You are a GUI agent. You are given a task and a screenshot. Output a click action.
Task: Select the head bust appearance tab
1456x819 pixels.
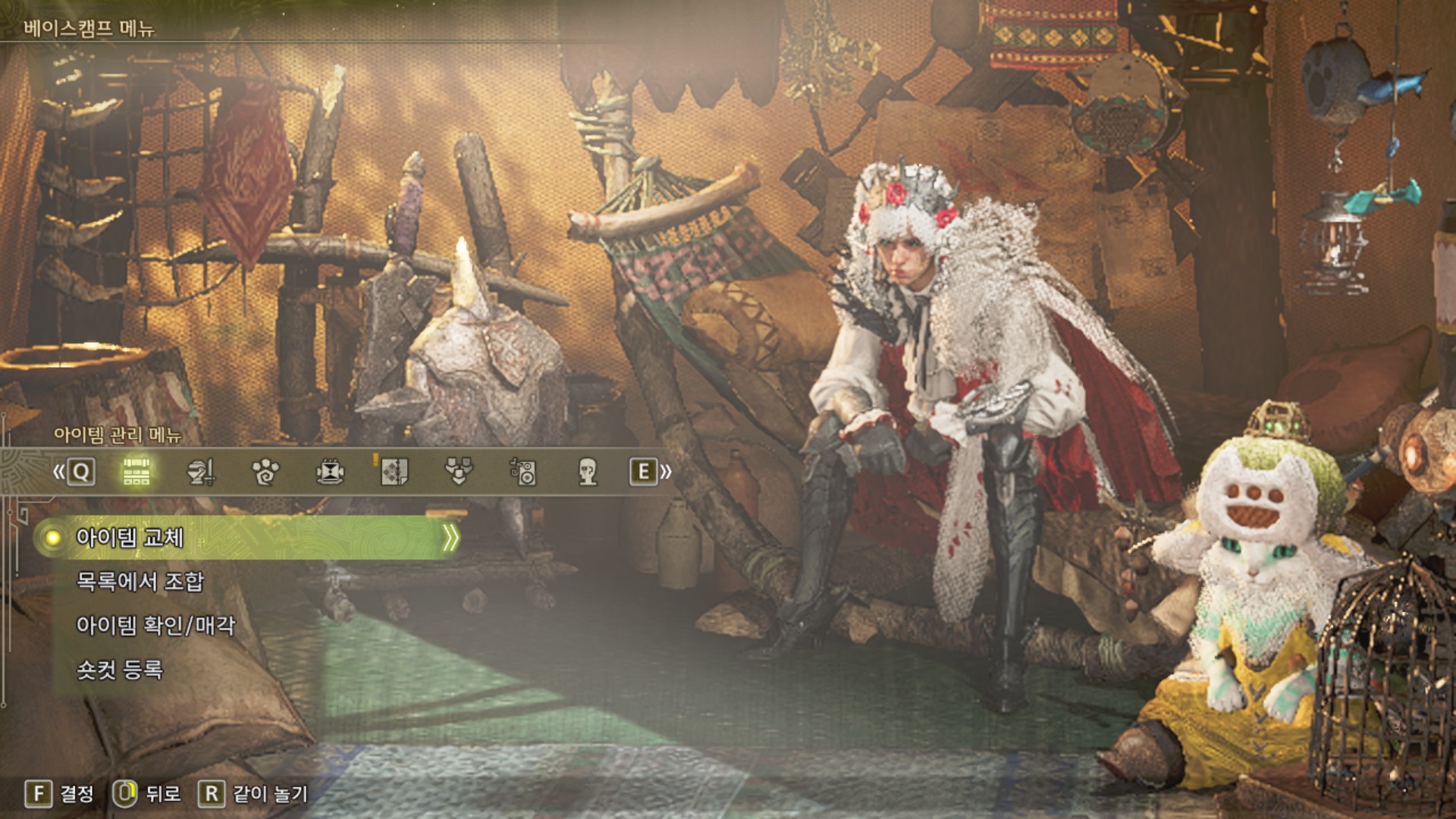588,472
